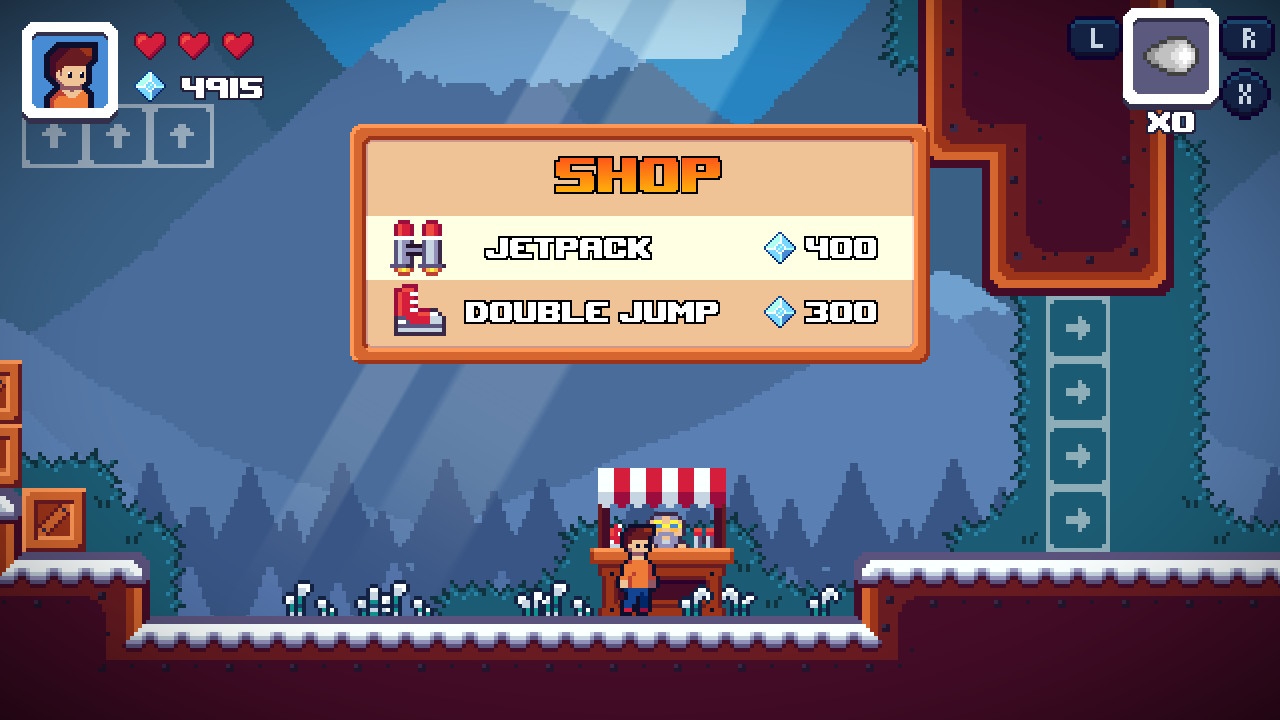Image resolution: width=1280 pixels, height=720 pixels.
Task: Expand the second arrow tile on the right ladder
Action: coord(1078,391)
